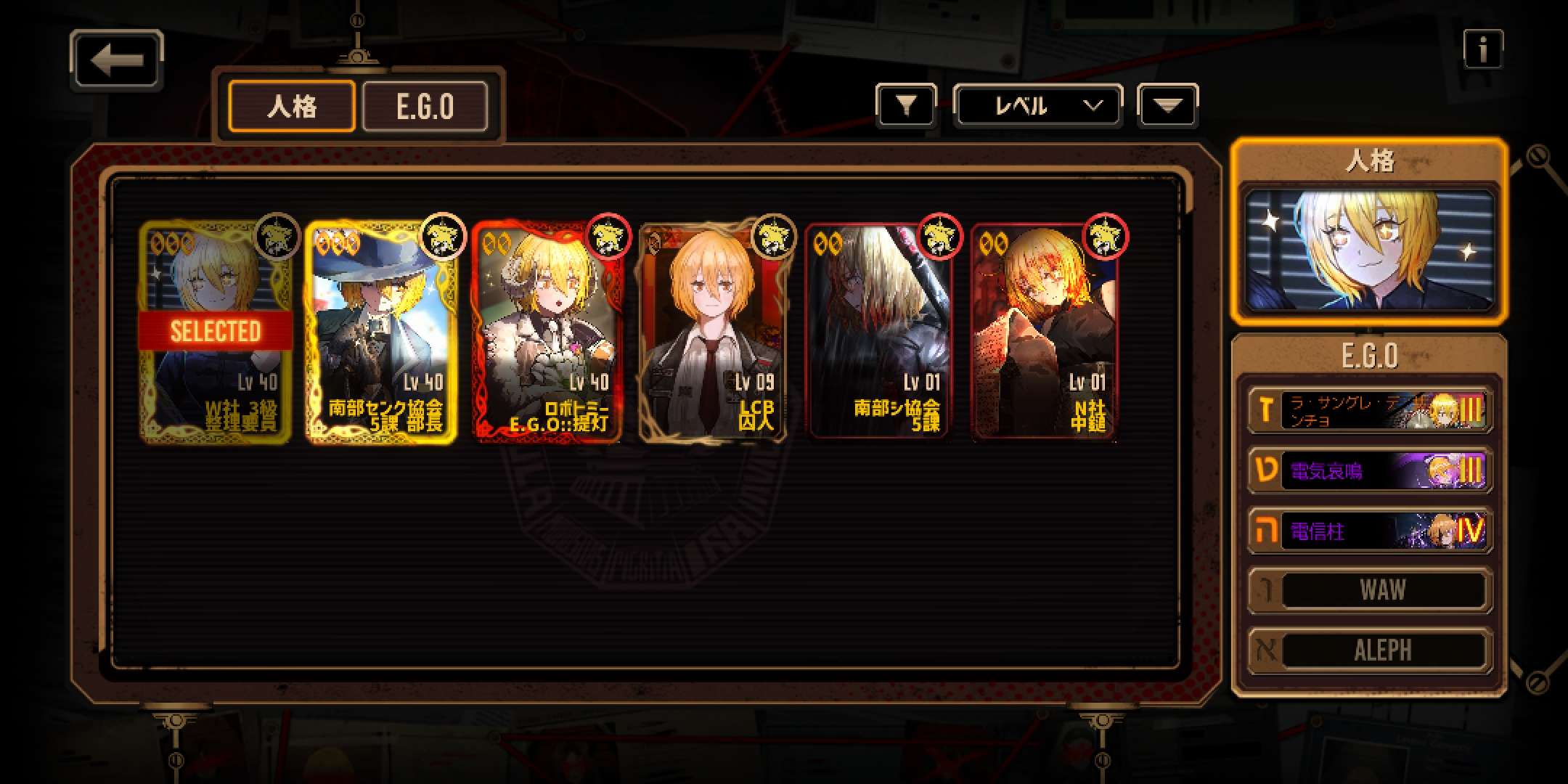1568x784 pixels.
Task: Open the レベル sort dropdown
Action: point(1037,107)
